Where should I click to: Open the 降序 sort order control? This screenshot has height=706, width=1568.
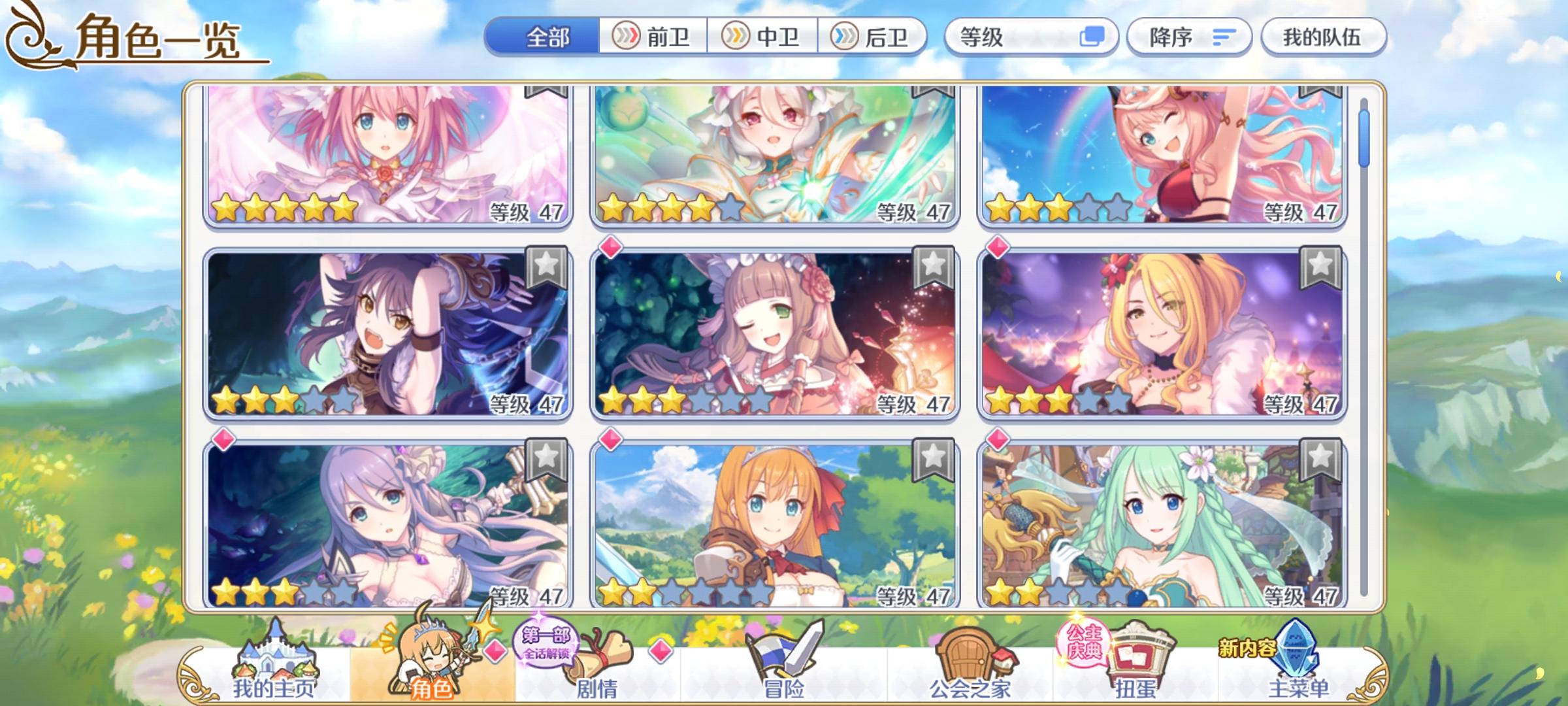(x=1189, y=38)
